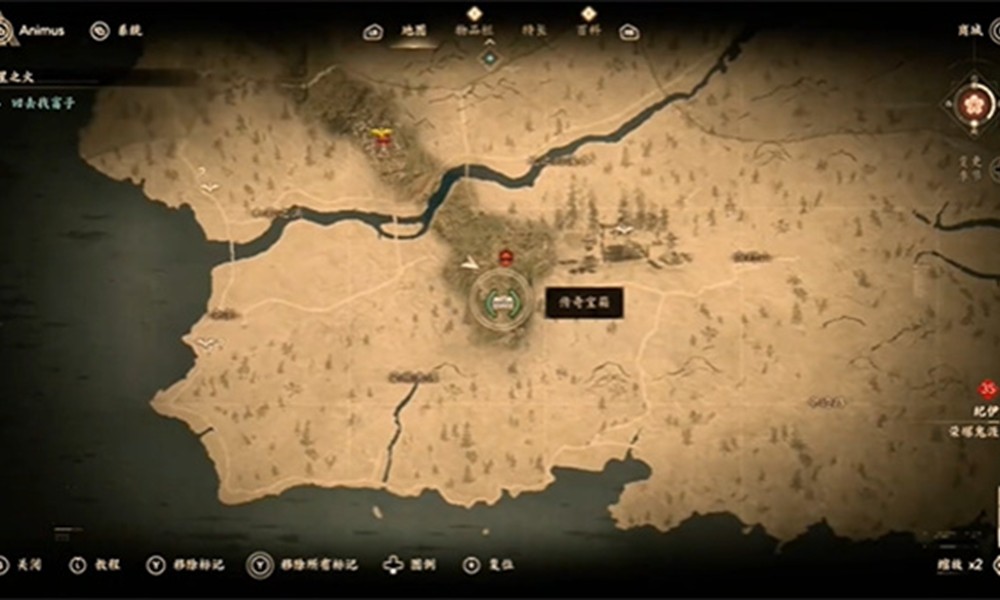Select the red marker above the legendary chest

point(506,258)
